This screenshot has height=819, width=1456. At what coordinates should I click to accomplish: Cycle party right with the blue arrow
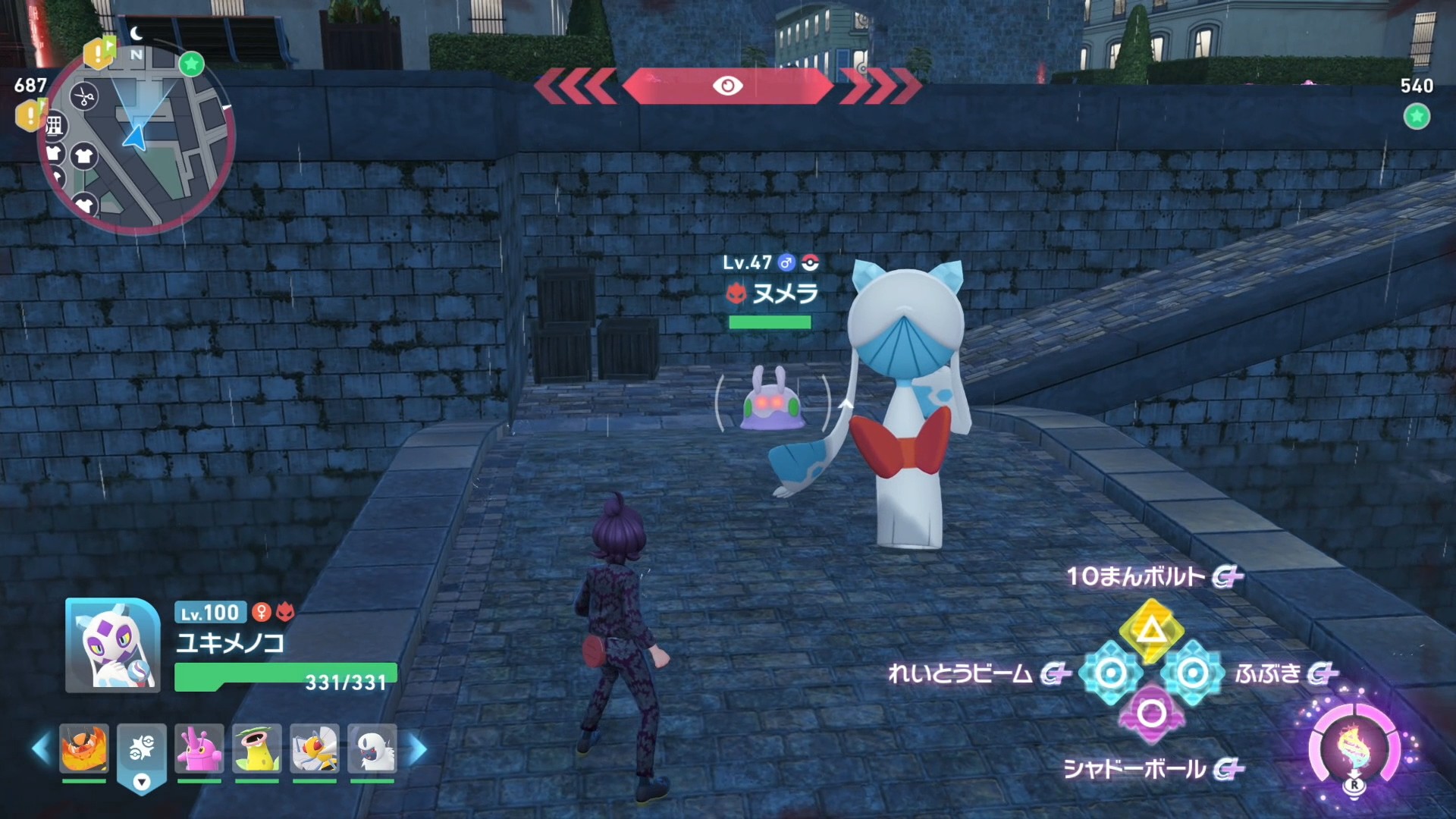[x=418, y=749]
